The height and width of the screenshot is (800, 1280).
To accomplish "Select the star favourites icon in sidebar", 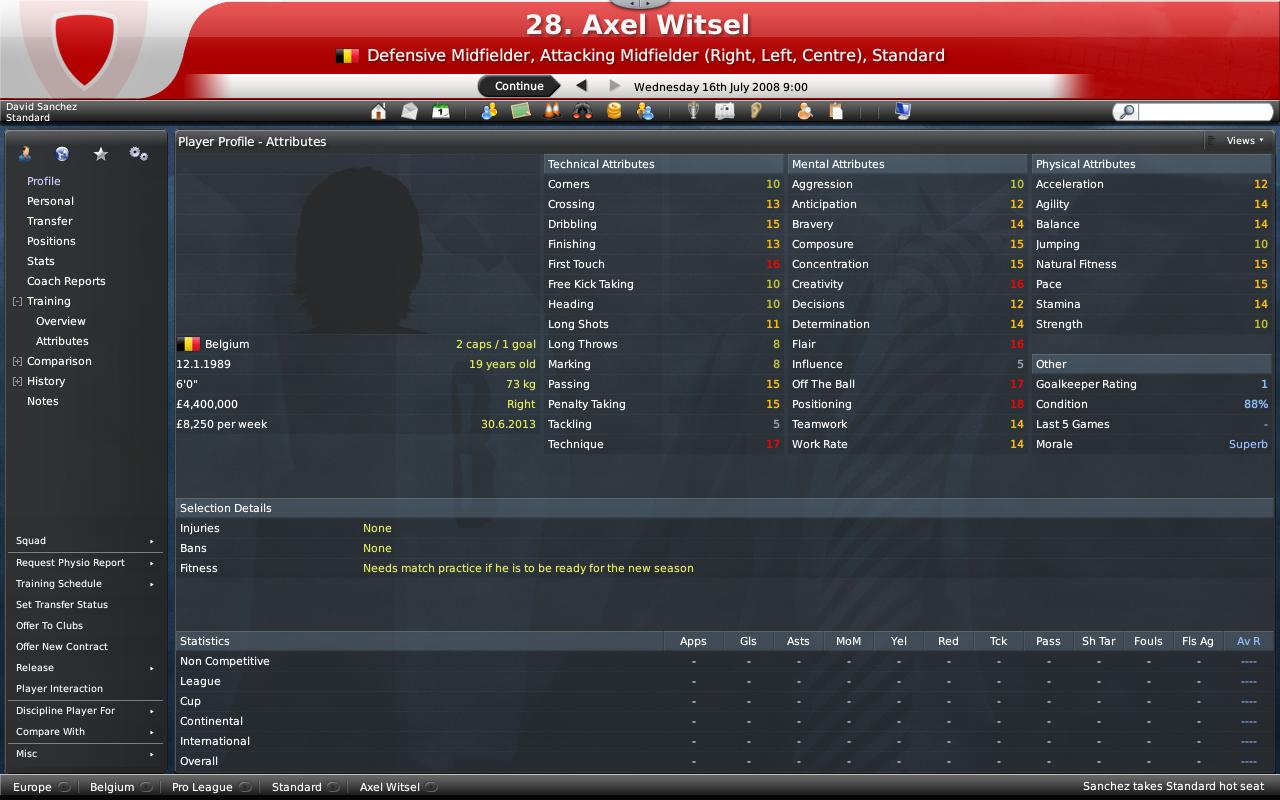I will pos(100,153).
